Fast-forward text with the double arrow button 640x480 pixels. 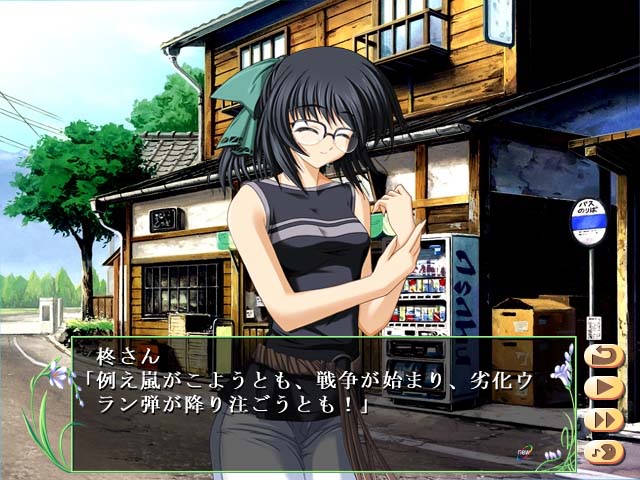(603, 419)
